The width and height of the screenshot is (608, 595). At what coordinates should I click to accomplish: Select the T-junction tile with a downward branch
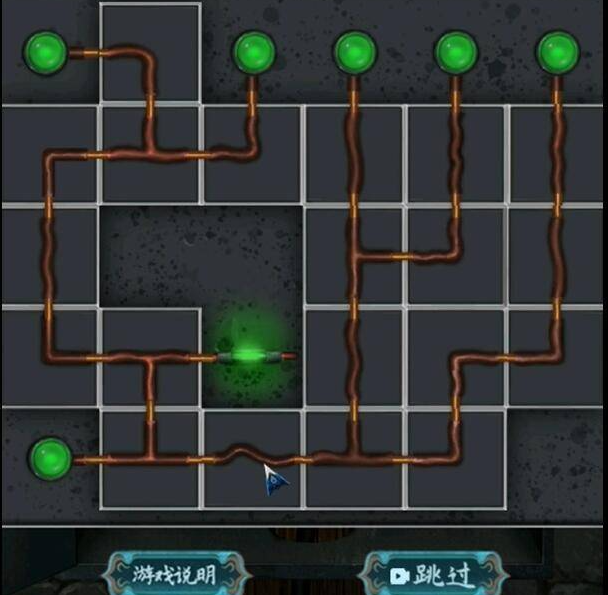coord(150,356)
